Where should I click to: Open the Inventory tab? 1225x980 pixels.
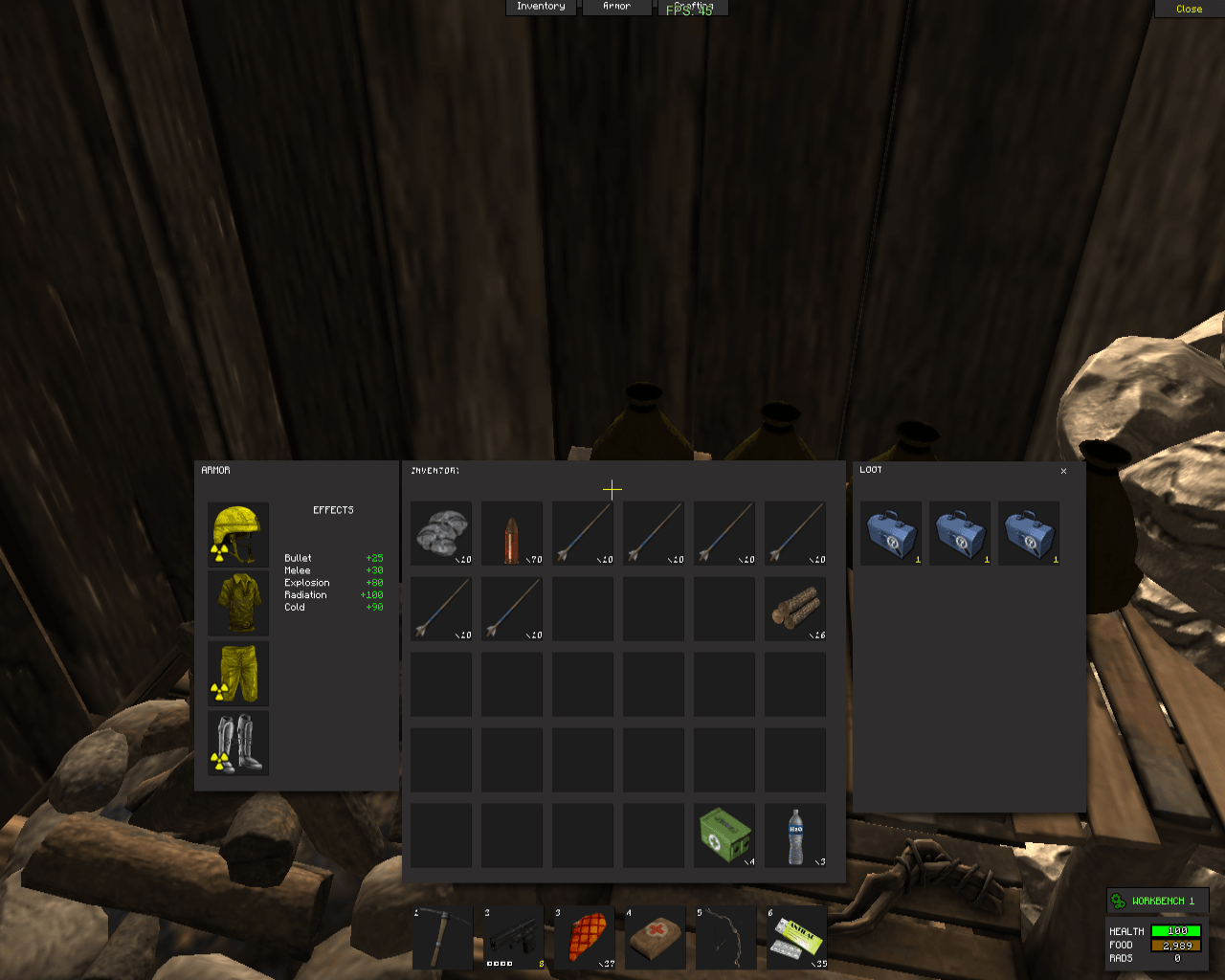(541, 7)
